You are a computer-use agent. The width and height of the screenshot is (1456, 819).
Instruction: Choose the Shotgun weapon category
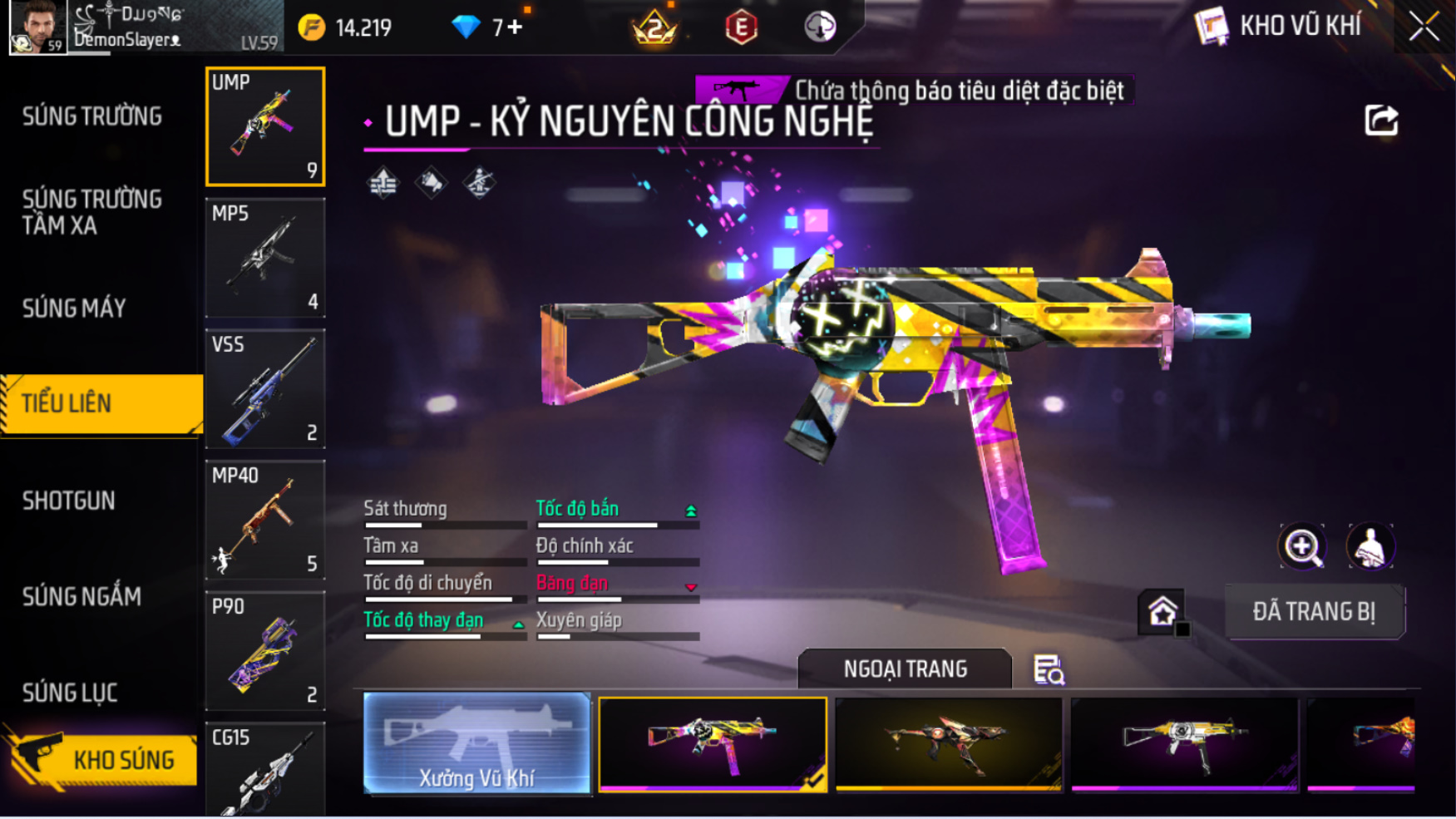click(x=69, y=501)
